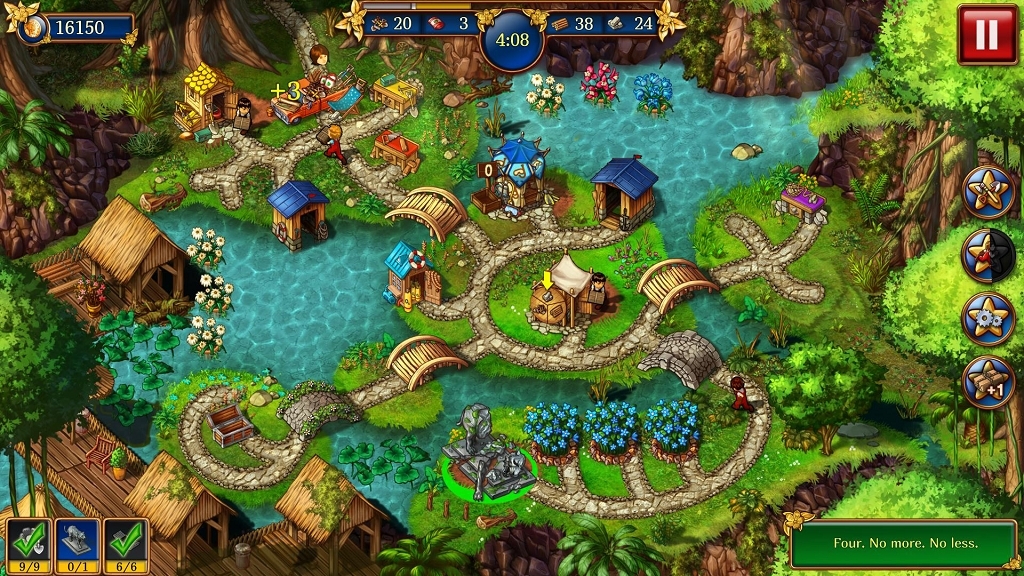Screen dimensions: 1024x576
Task: Use the half-darkened running worker star bonus
Action: click(x=988, y=255)
